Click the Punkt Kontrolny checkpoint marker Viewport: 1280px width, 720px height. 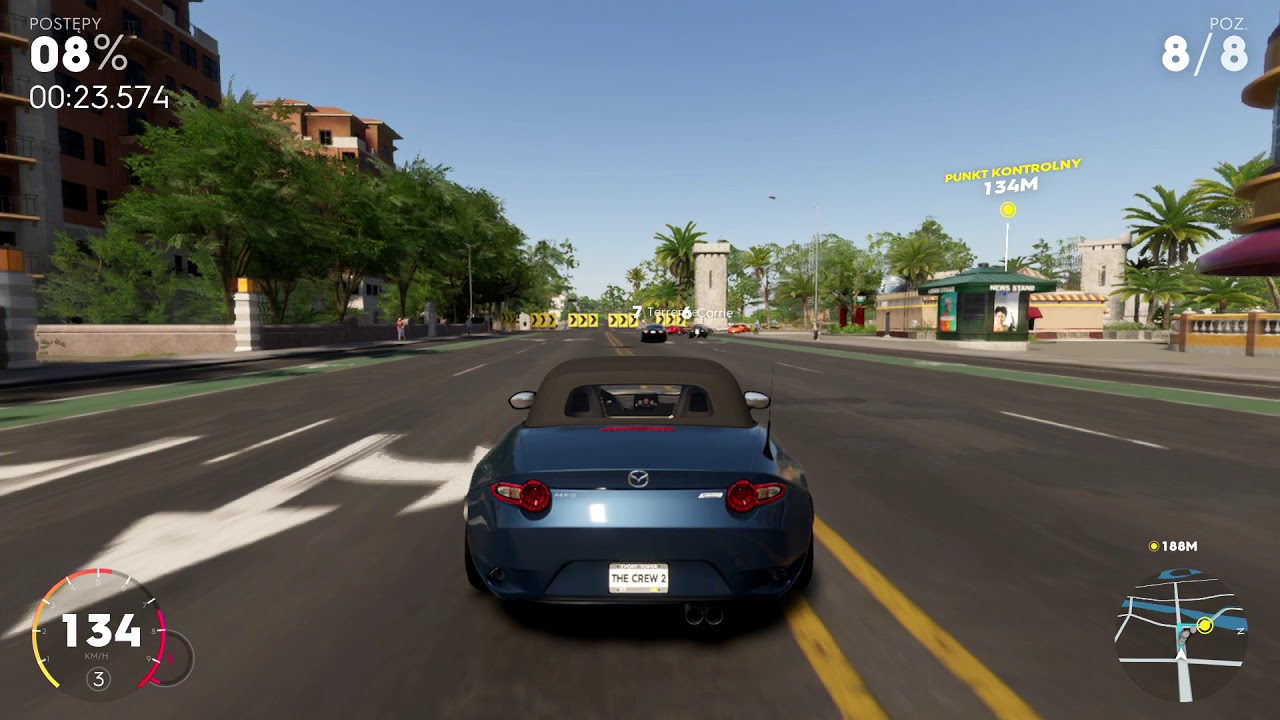[x=1008, y=210]
